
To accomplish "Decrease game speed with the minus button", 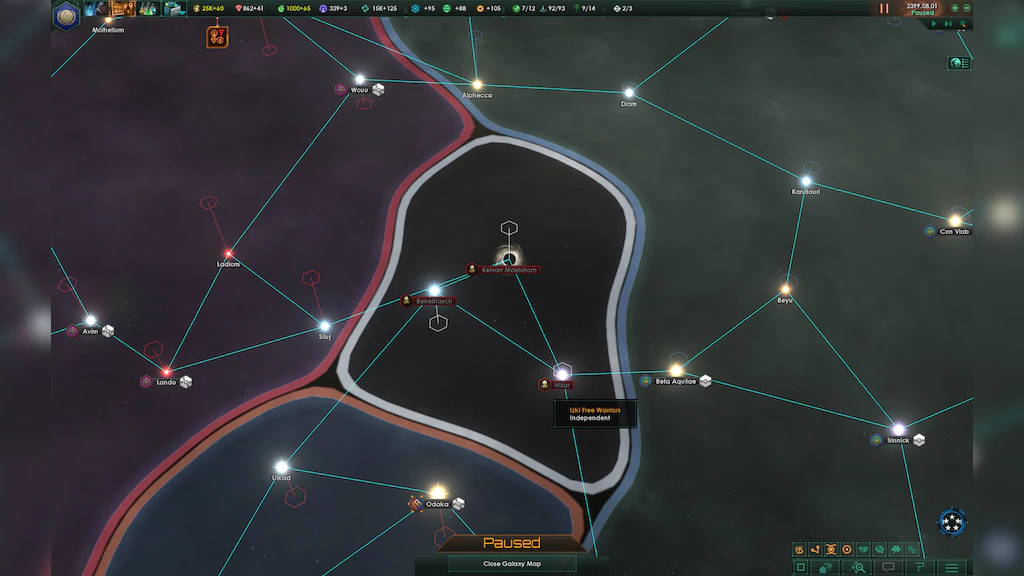I will point(968,8).
